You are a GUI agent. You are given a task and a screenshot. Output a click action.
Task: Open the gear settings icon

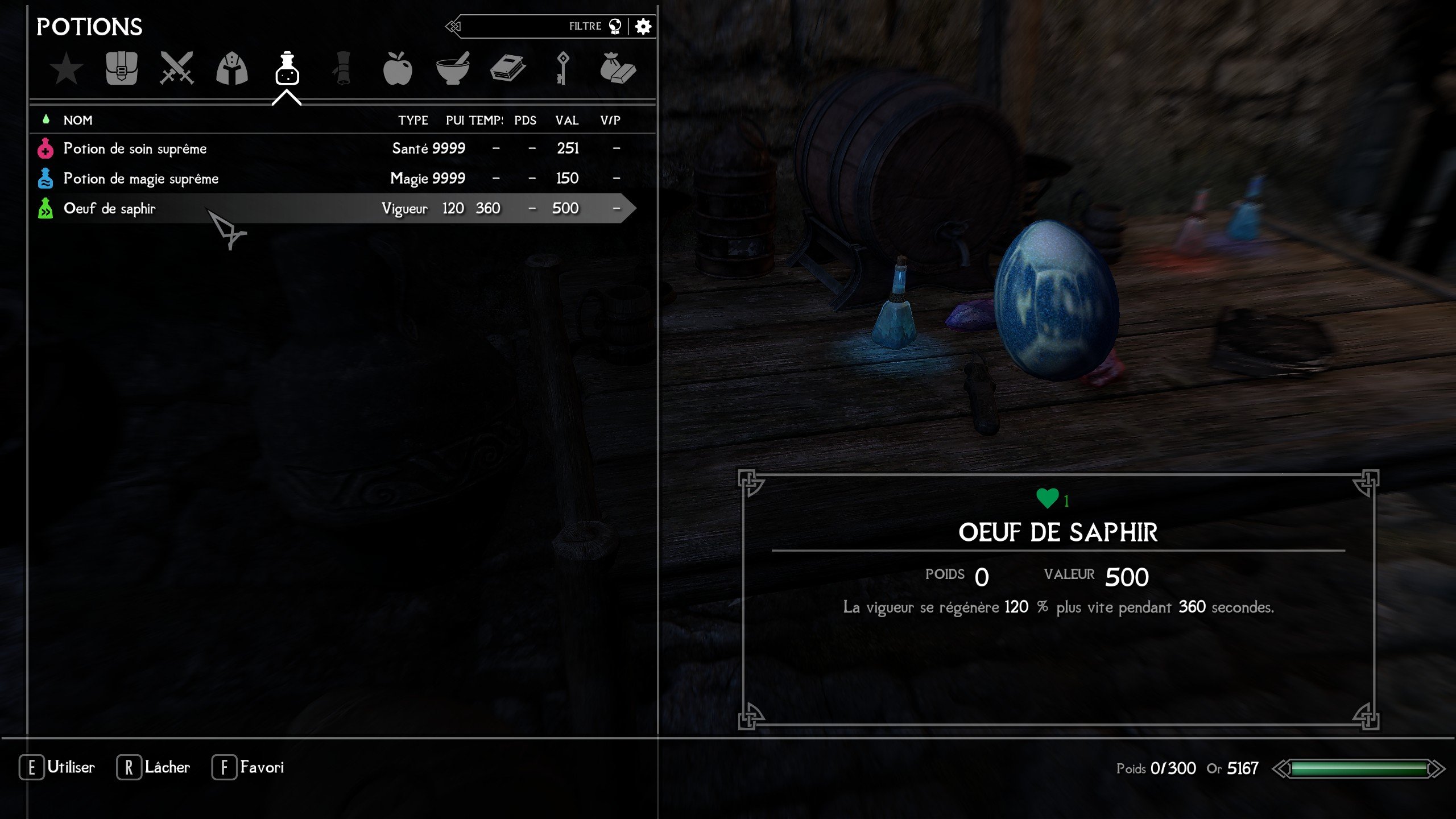643,26
